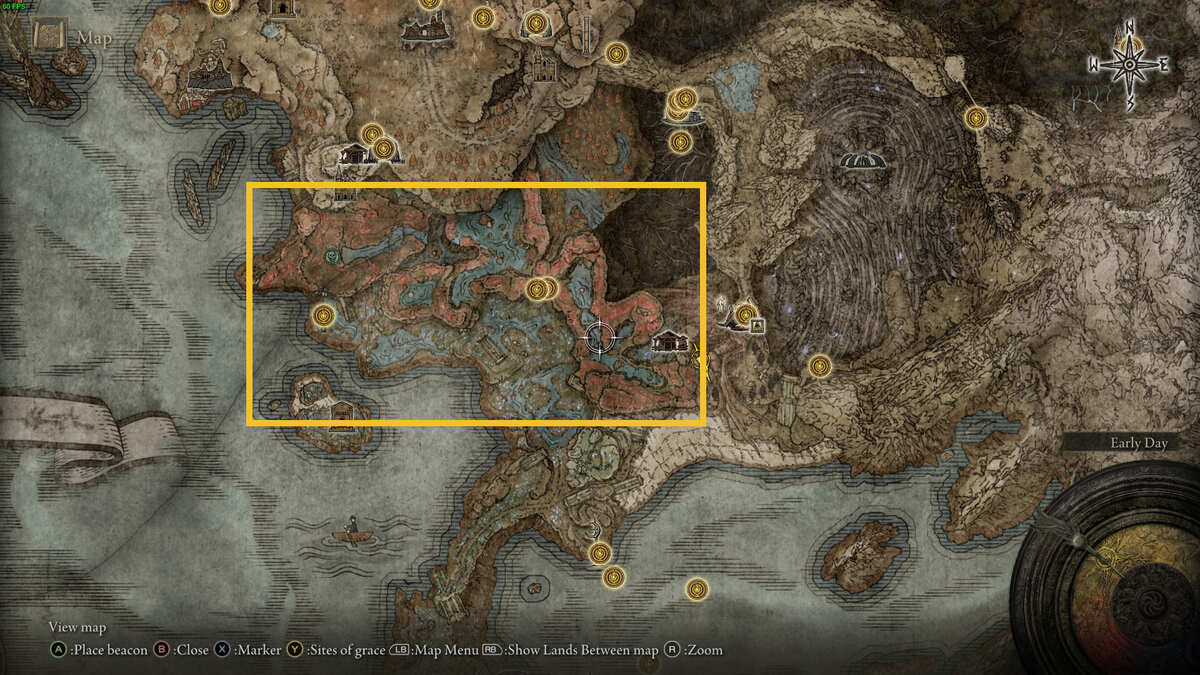Pick the grace marker on the swamp's shoreline

322,316
